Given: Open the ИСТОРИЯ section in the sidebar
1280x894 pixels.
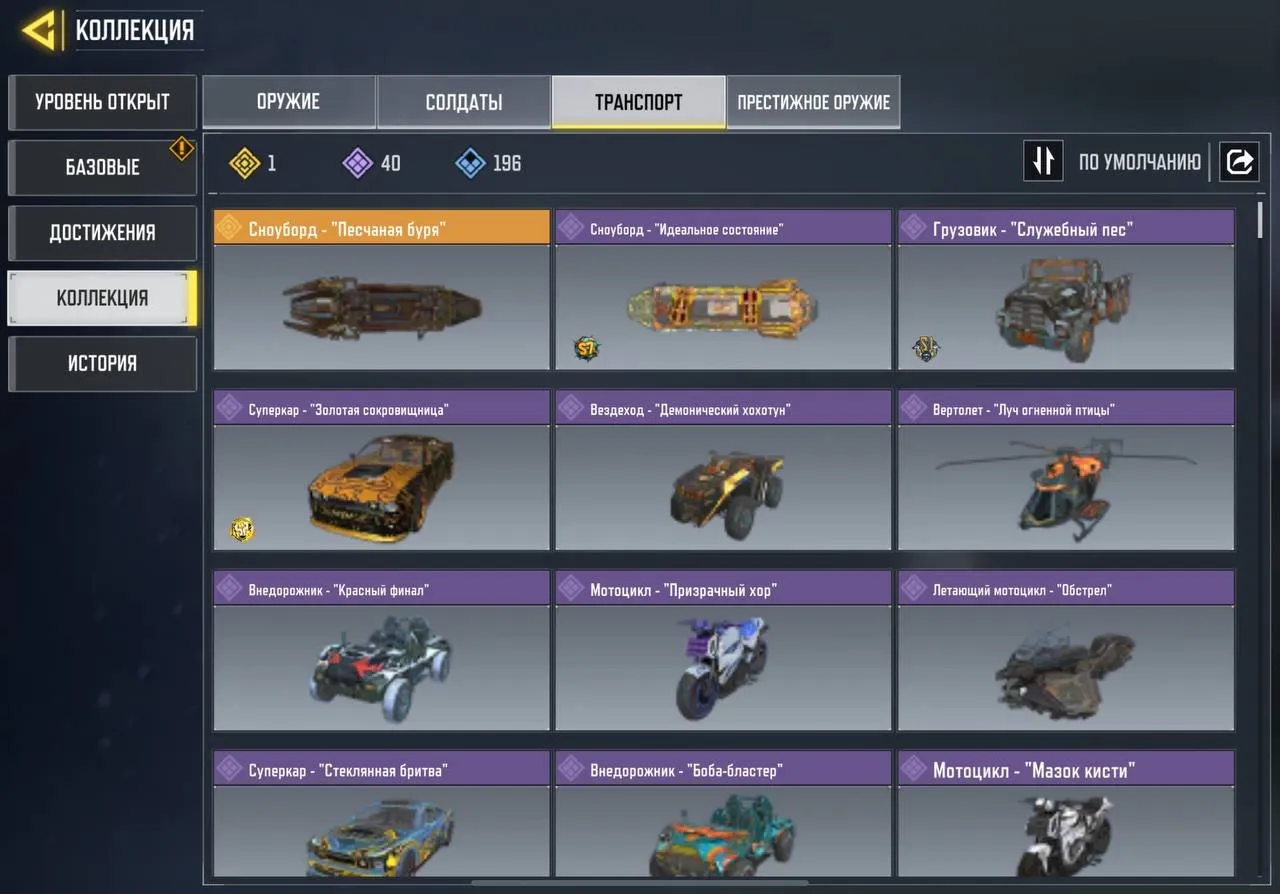Looking at the screenshot, I should click(x=102, y=363).
